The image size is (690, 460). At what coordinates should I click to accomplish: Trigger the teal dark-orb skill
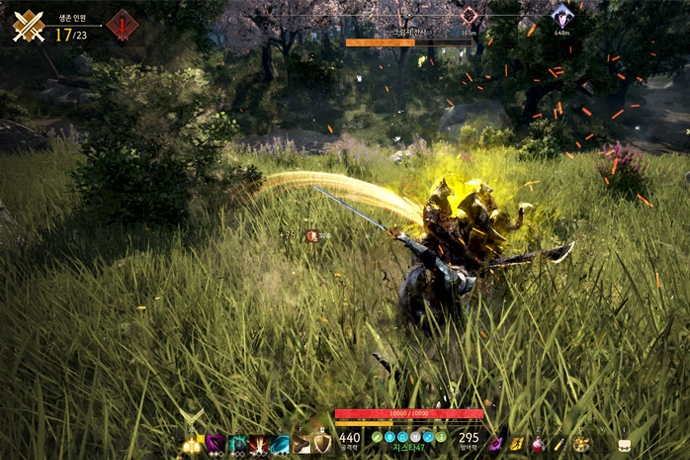pyautogui.click(x=237, y=444)
